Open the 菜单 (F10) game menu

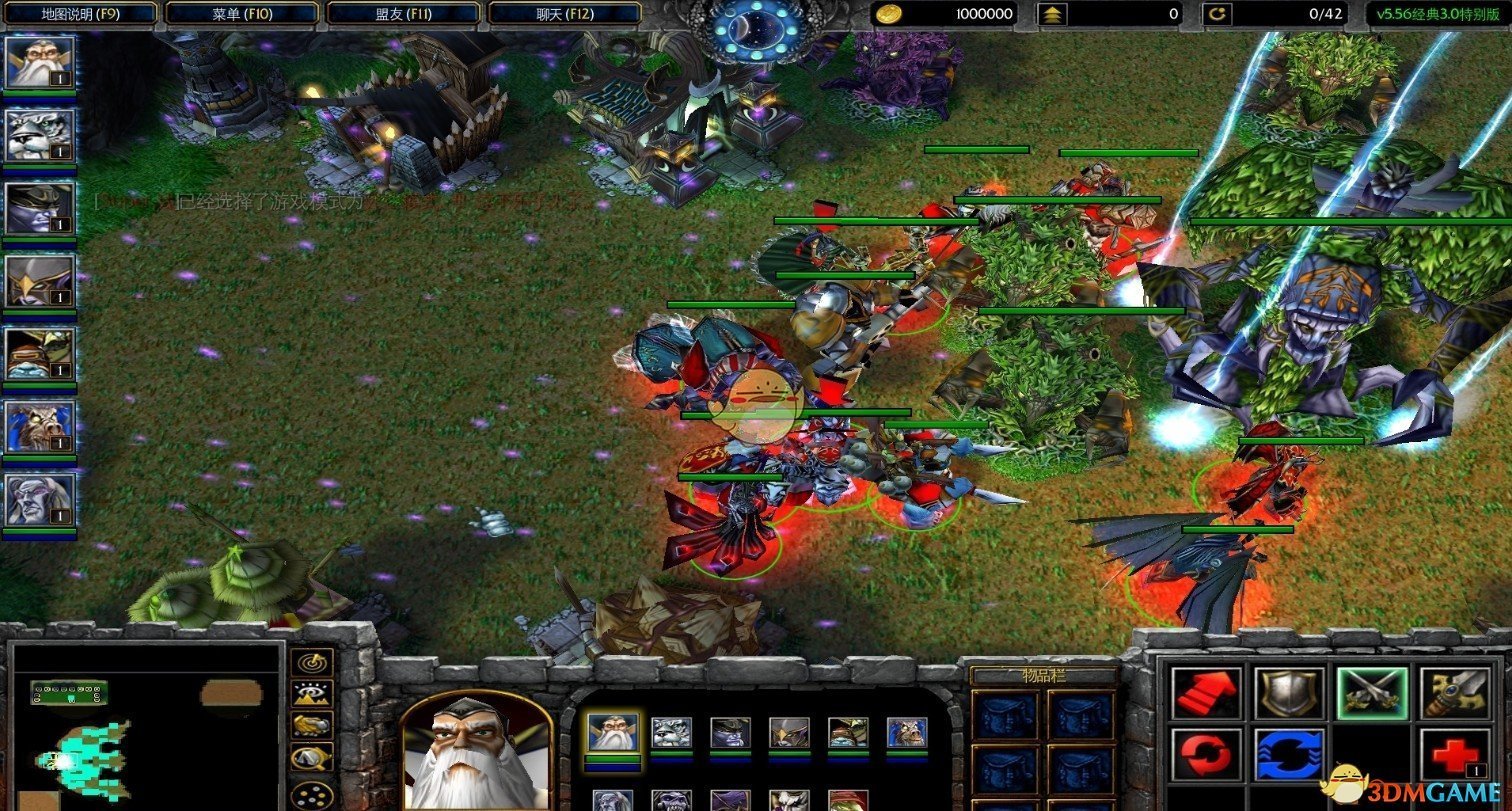242,14
